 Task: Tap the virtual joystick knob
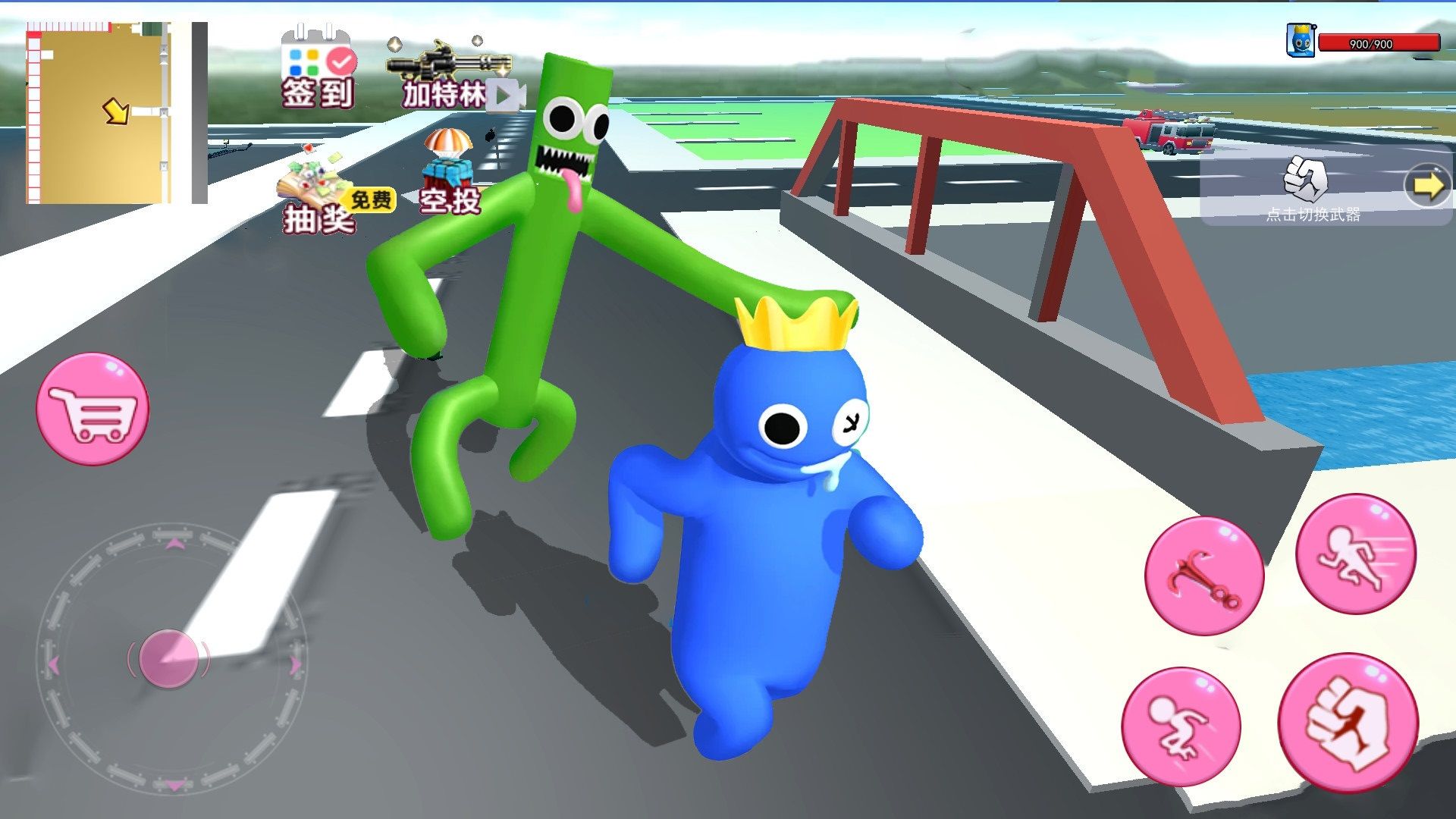click(x=168, y=658)
